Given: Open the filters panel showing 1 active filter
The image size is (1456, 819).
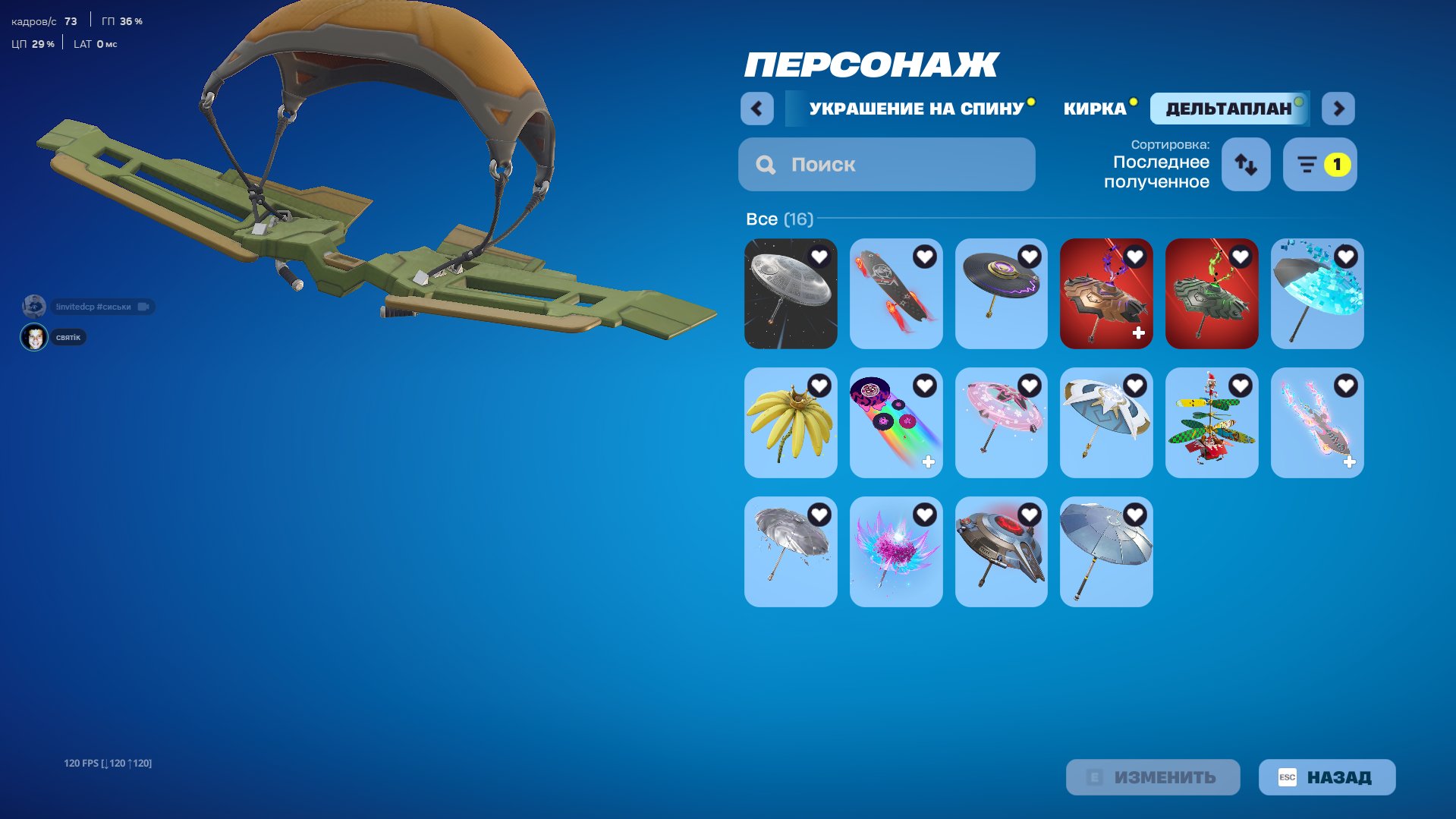Looking at the screenshot, I should coord(1319,164).
